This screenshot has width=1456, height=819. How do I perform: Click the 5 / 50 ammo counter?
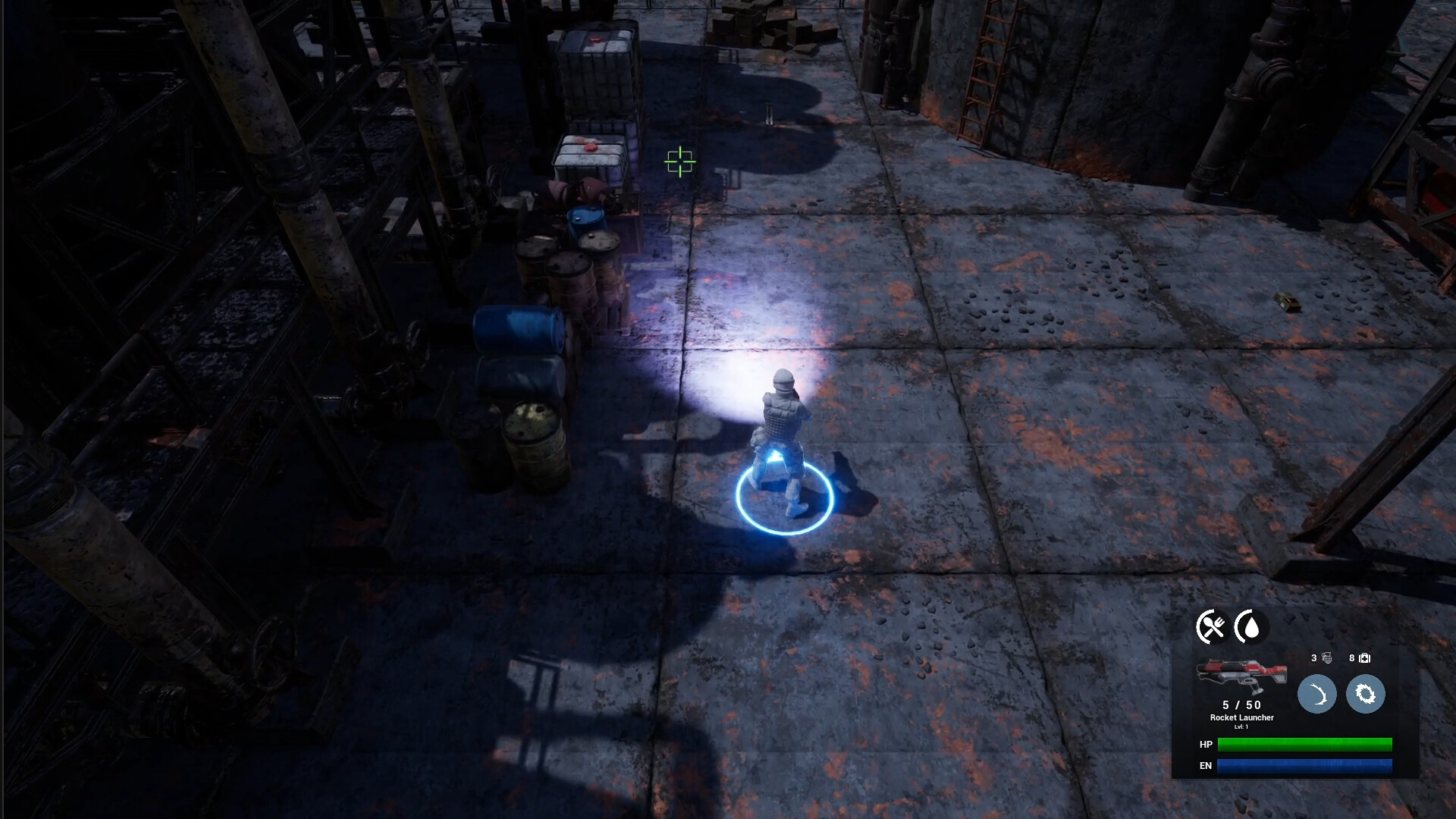click(x=1241, y=705)
